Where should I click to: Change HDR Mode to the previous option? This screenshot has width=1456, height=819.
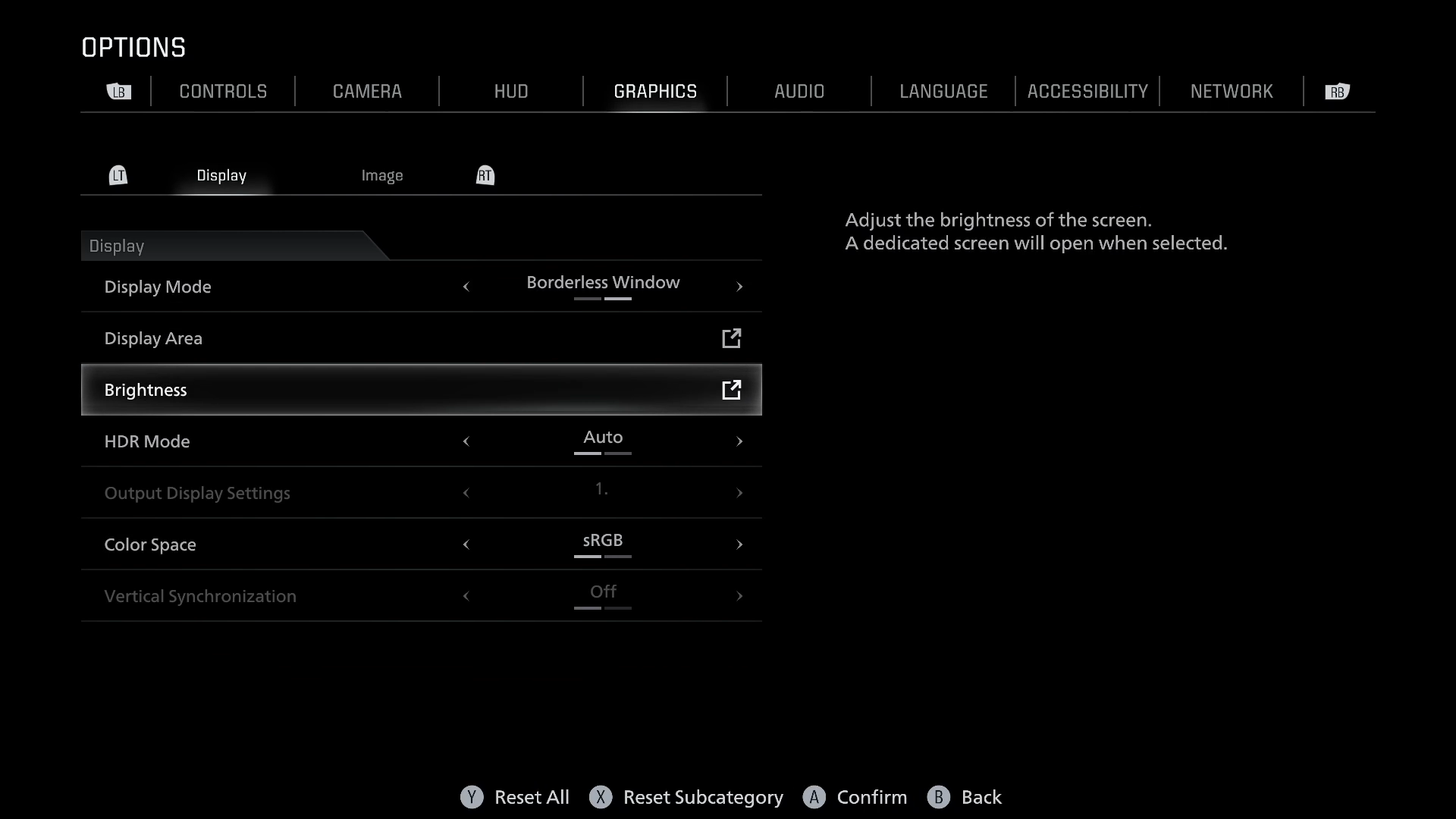(x=466, y=441)
